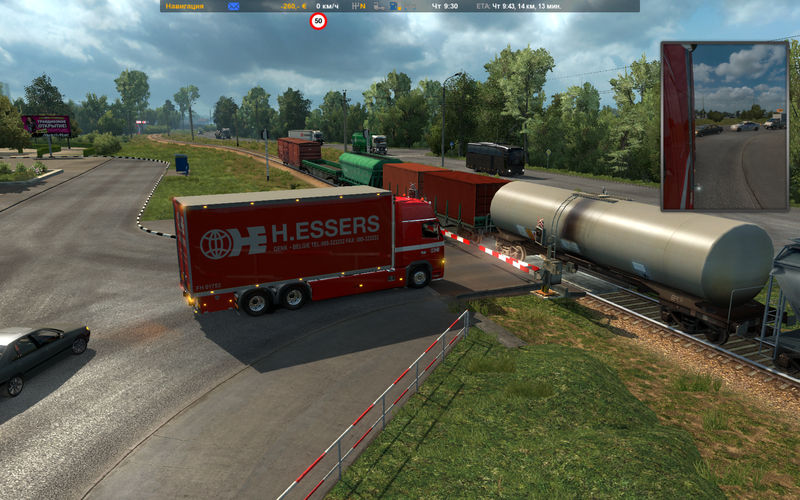The height and width of the screenshot is (500, 800).
Task: Click the side mirror view panel
Action: tap(723, 125)
